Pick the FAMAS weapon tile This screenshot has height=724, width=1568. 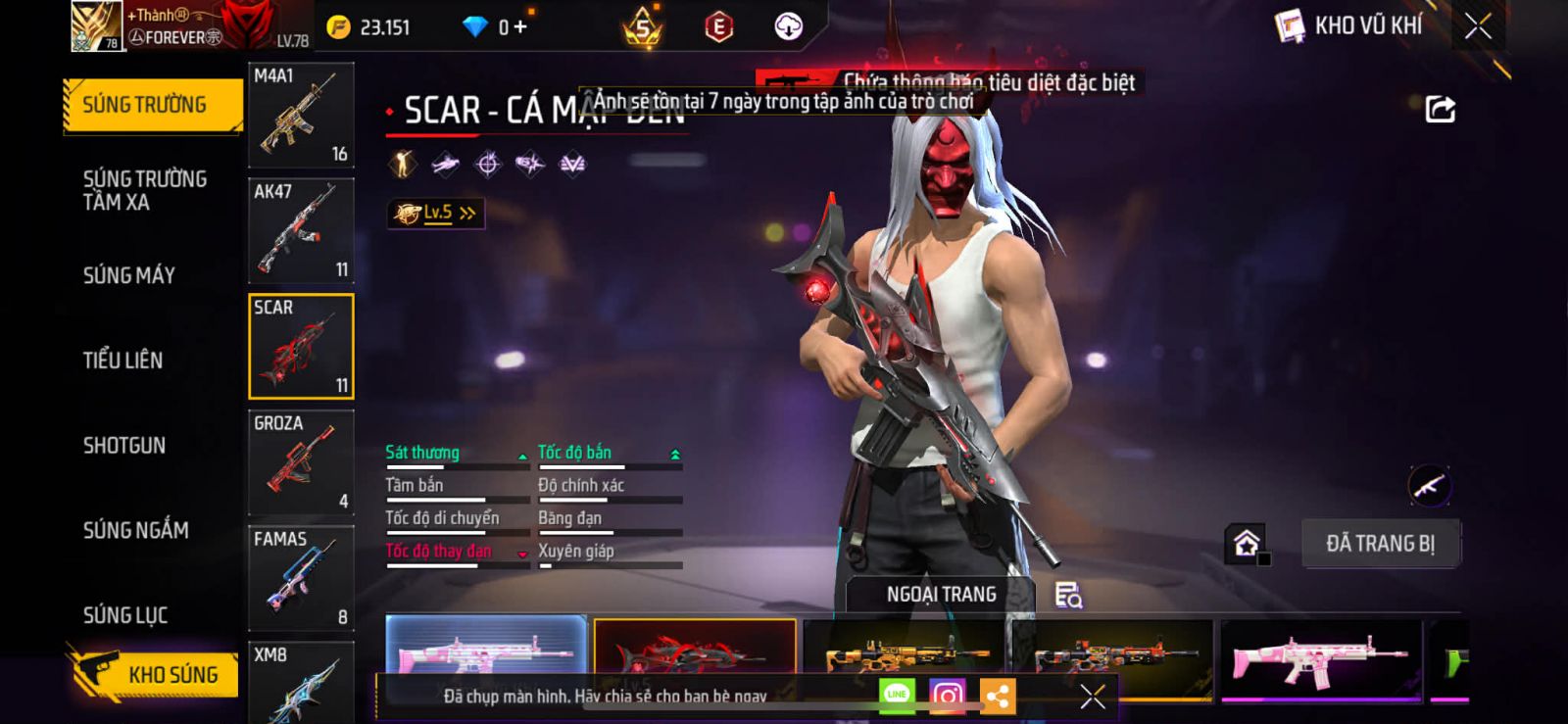(301, 578)
